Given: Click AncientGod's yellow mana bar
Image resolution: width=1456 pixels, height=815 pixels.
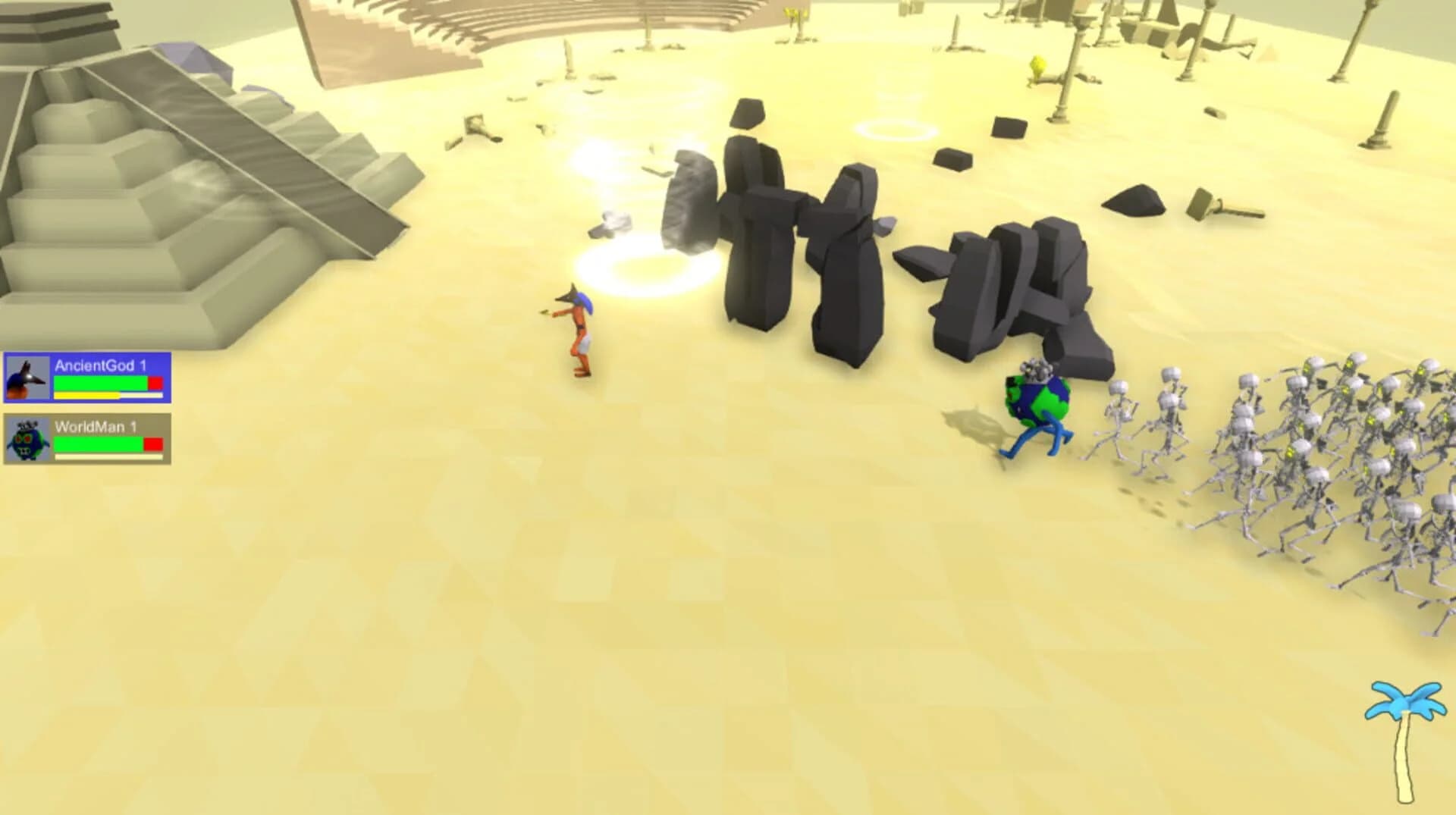Looking at the screenshot, I should (x=86, y=397).
